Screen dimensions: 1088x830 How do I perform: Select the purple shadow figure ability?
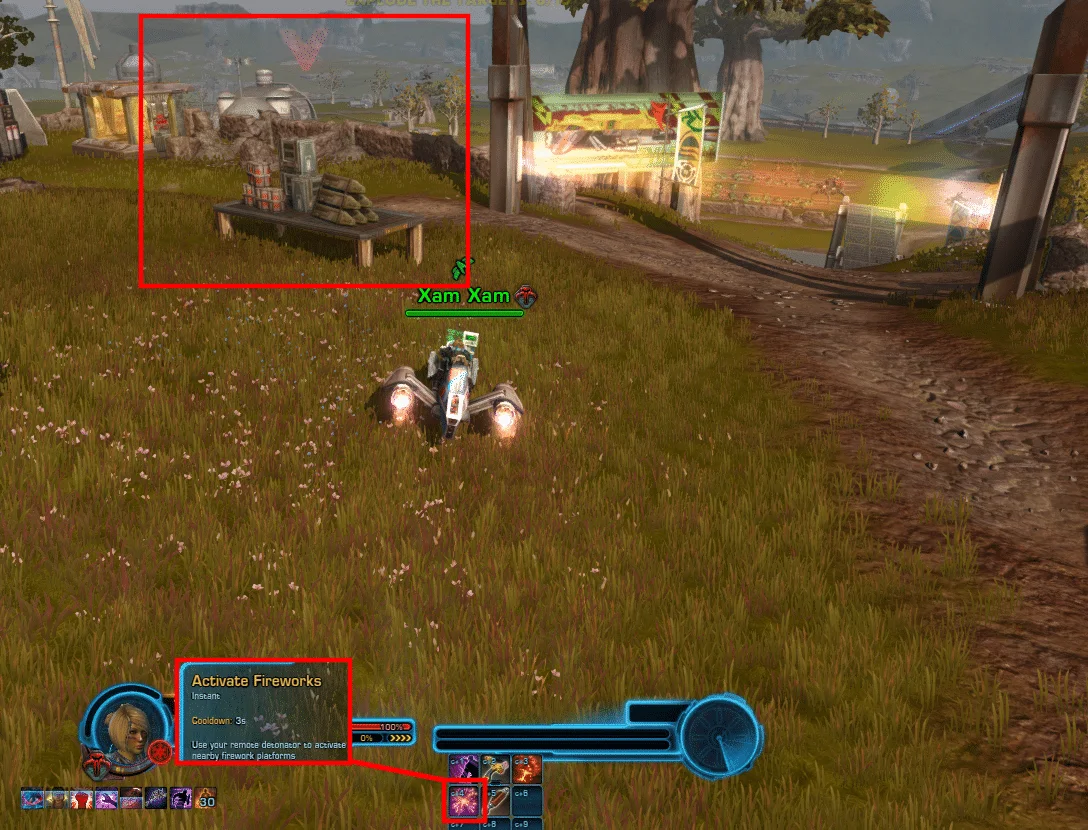465,770
